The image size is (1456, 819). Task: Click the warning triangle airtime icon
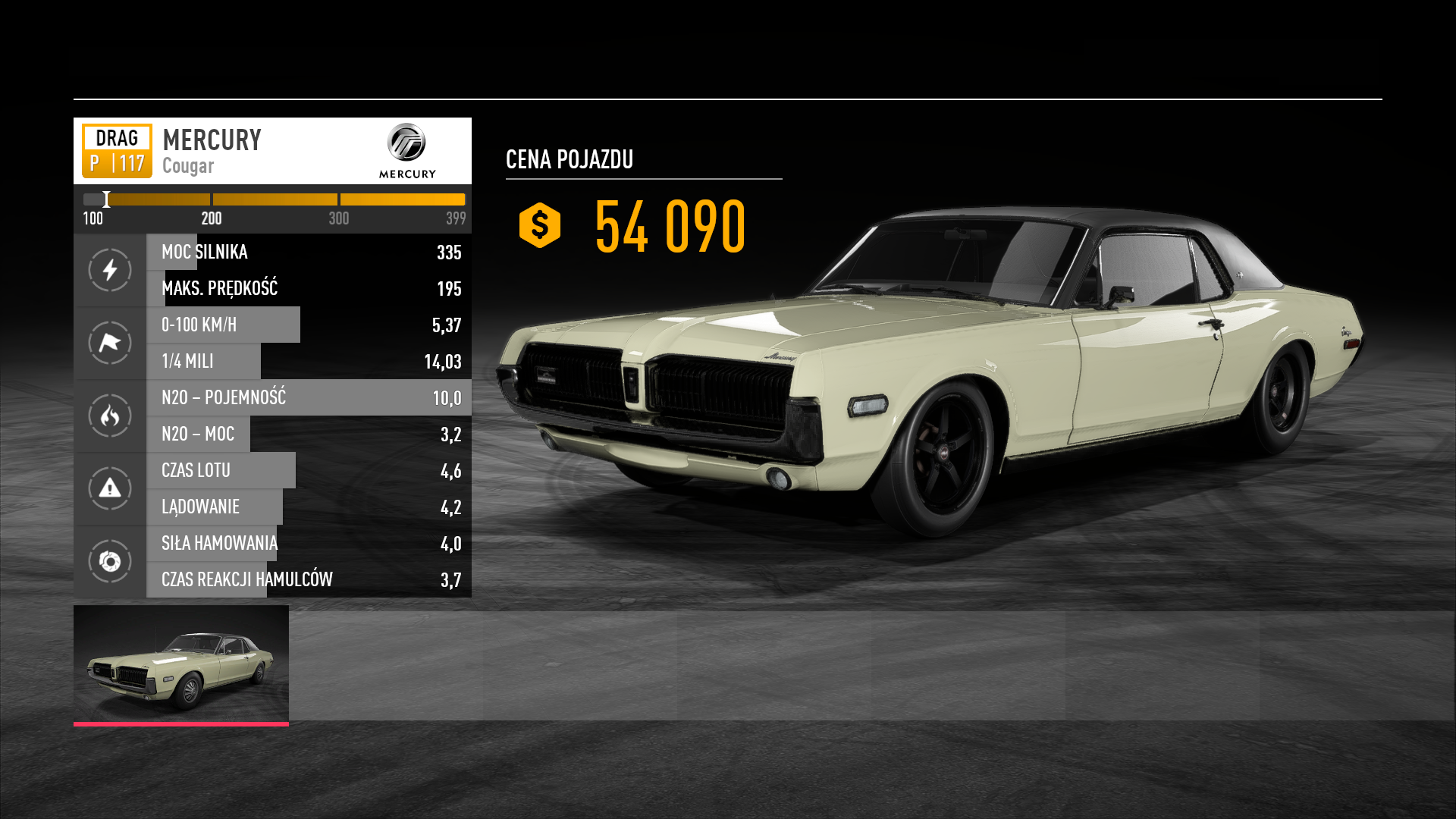coord(110,488)
